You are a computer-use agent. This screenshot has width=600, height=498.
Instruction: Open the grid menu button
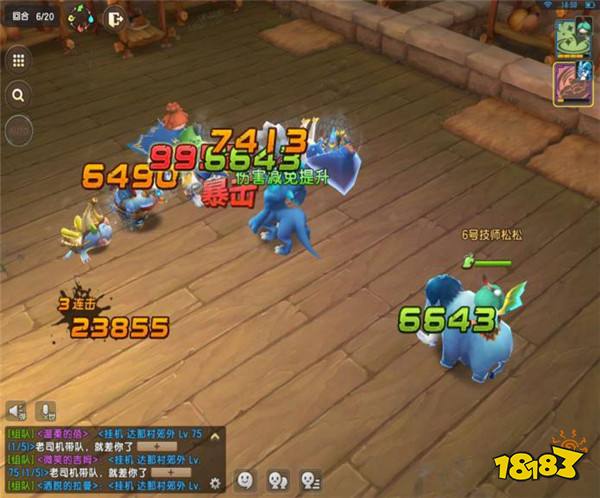(19, 60)
